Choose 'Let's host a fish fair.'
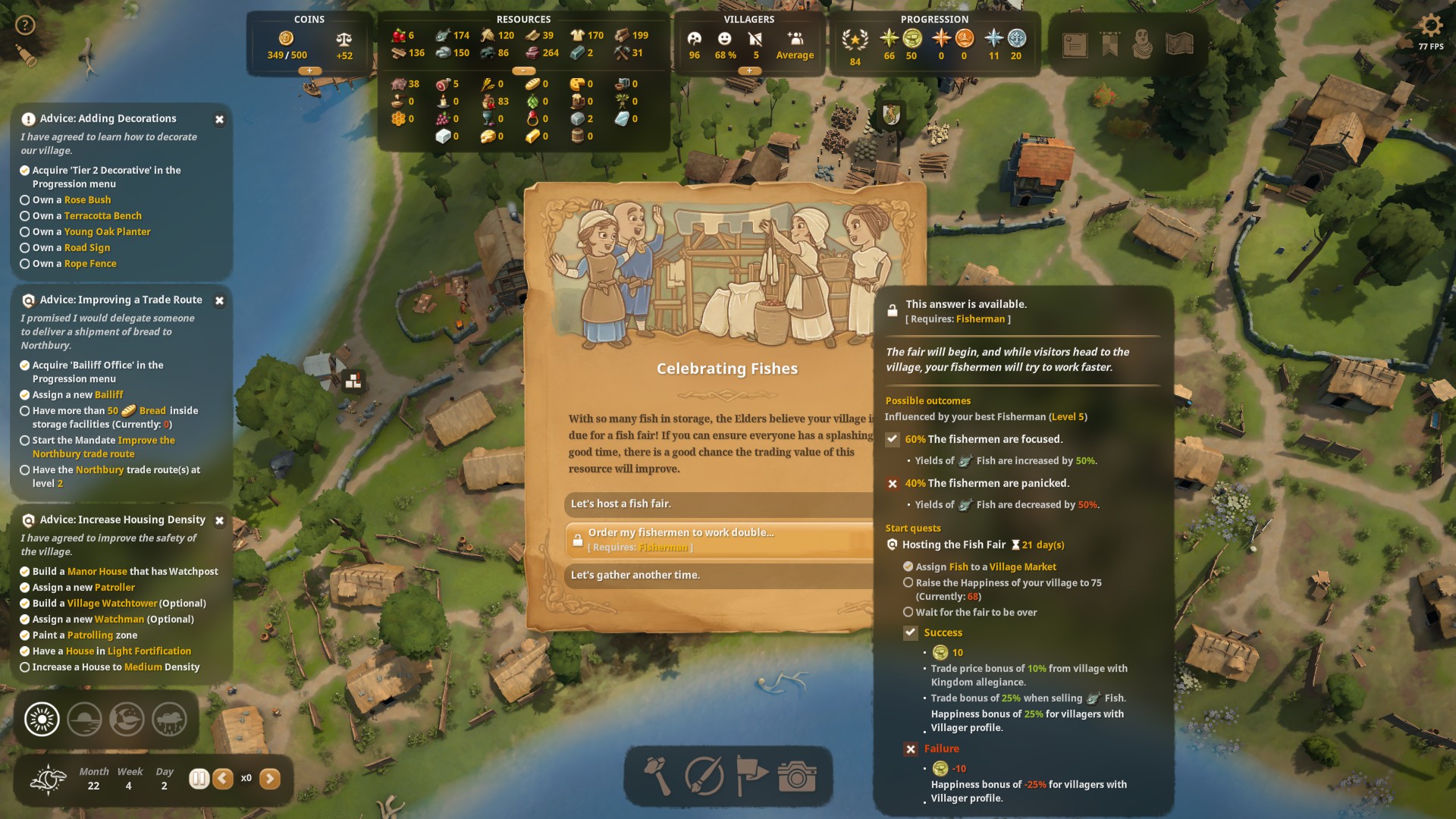Viewport: 1456px width, 819px height. pos(719,504)
